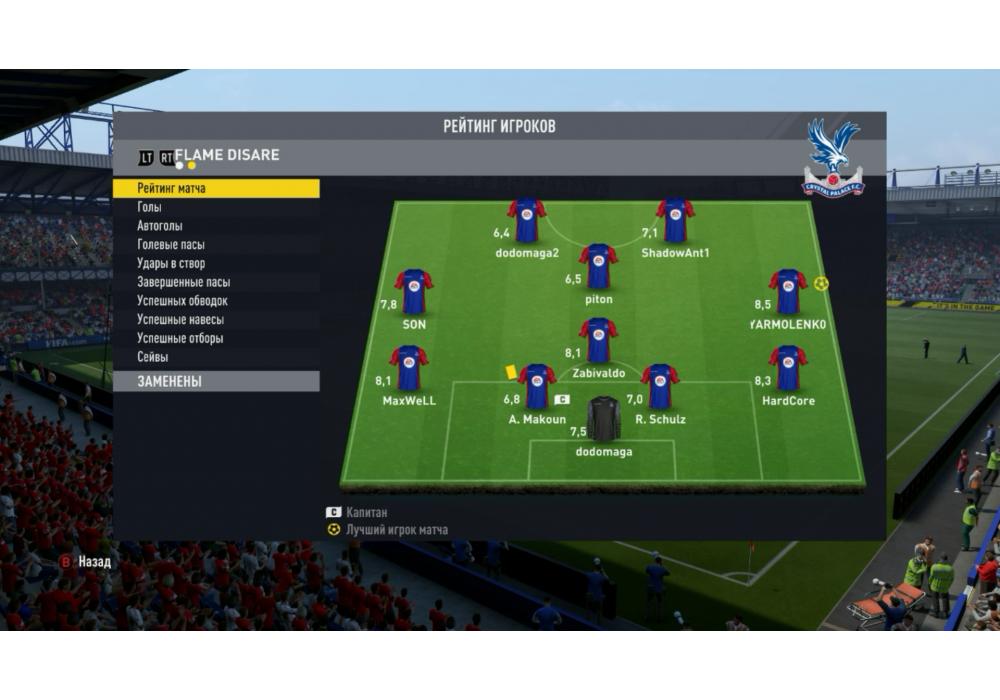Click goalkeeper dodomaga's shirt
Viewport: 1000px width, 700px height.
(603, 419)
